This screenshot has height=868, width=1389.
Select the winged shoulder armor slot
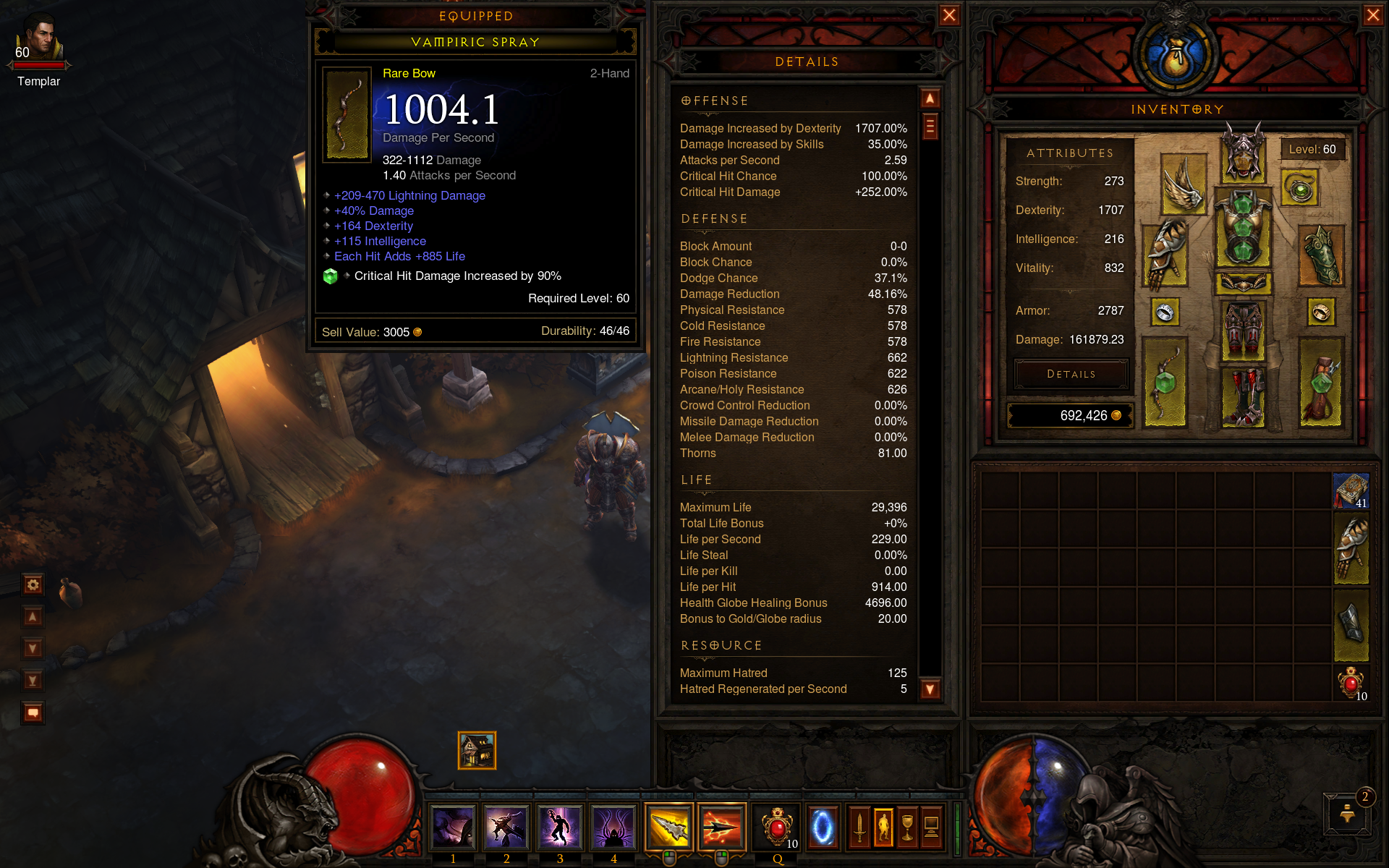point(1184,184)
